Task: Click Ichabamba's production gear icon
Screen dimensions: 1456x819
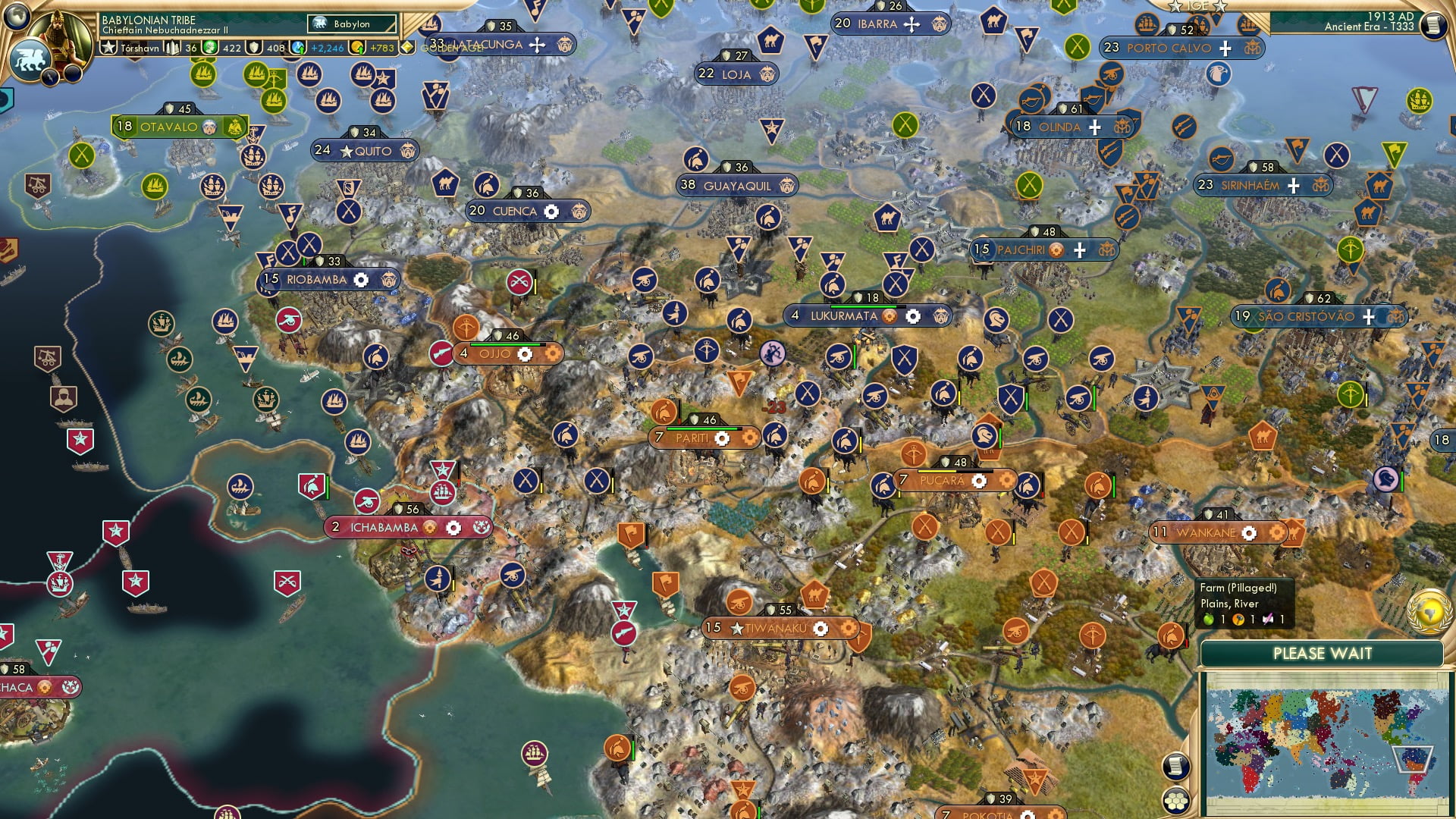Action: pos(453,526)
